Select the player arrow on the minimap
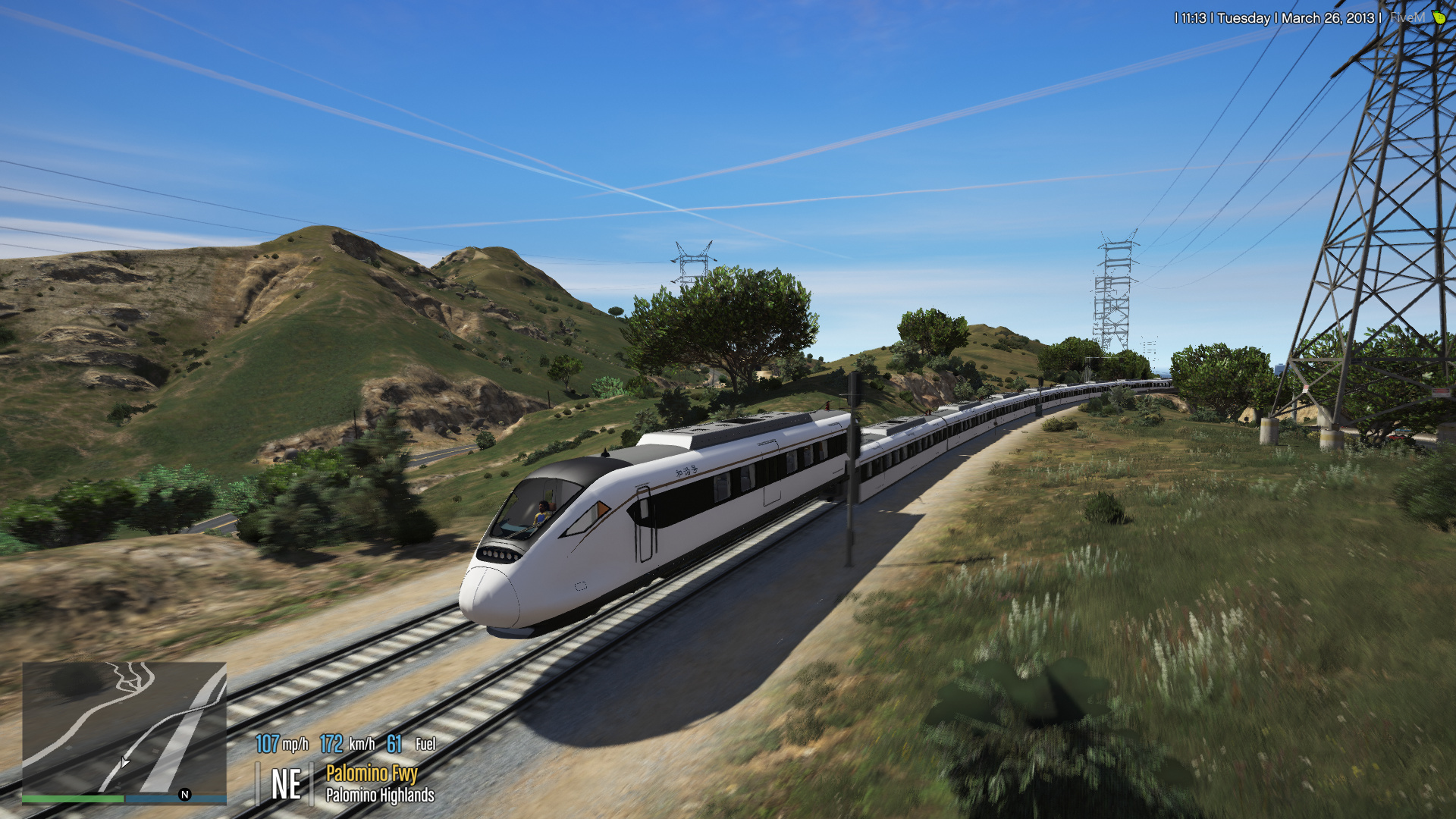1456x819 pixels. tap(124, 763)
